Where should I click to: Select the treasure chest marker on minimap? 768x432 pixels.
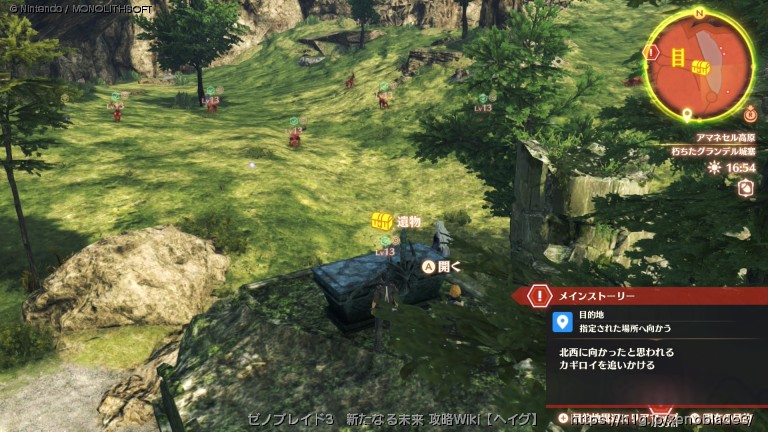702,67
